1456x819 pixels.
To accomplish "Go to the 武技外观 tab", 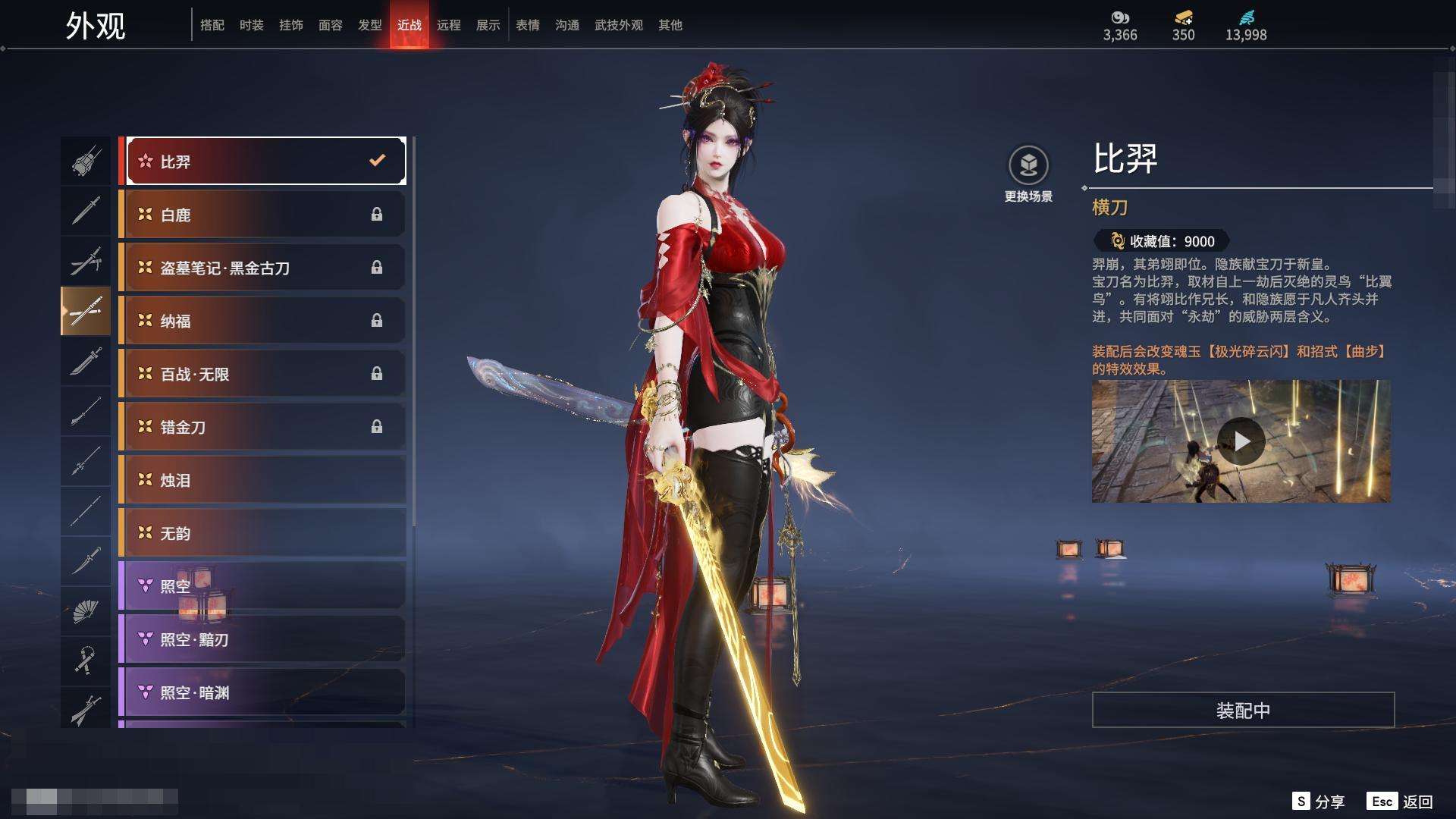I will 618,25.
